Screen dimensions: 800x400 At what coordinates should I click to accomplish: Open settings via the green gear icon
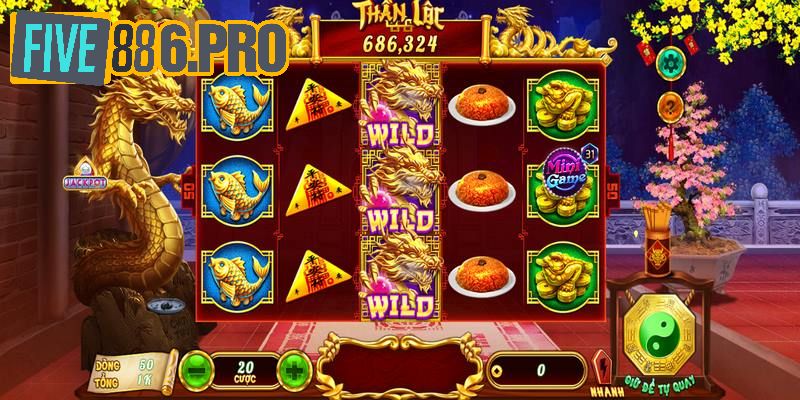[x=671, y=63]
